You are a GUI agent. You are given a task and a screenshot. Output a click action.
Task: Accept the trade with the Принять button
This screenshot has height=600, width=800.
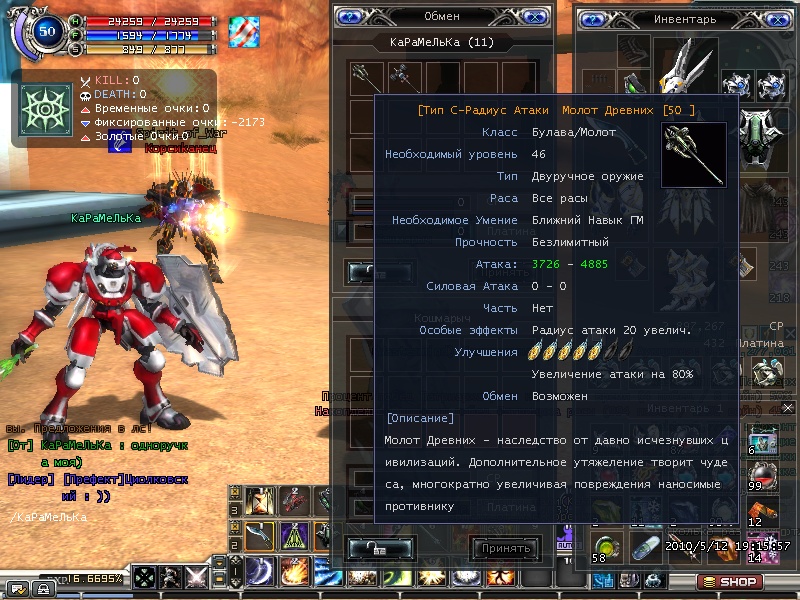[505, 548]
